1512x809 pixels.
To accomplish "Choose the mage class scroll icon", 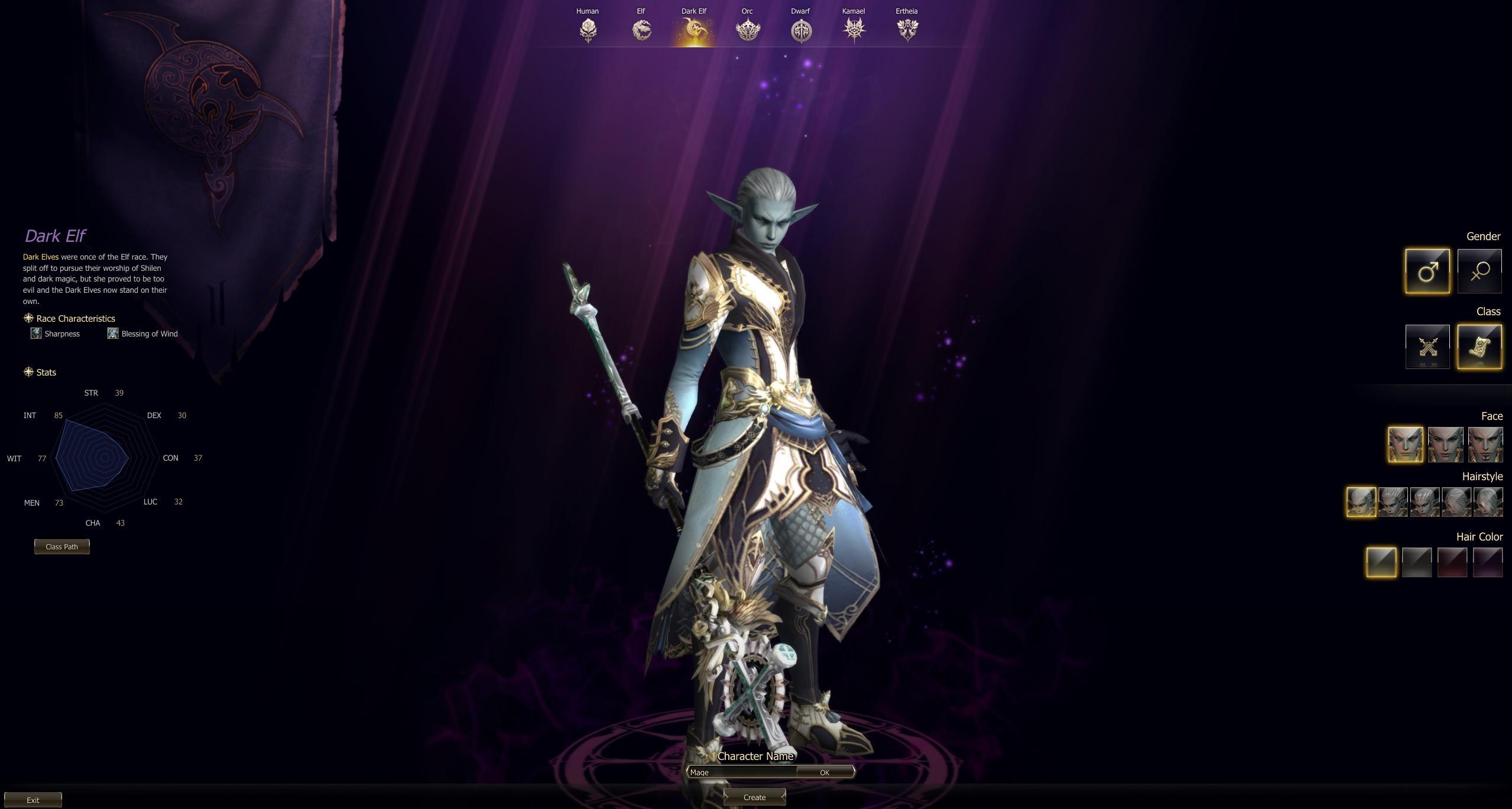I will pyautogui.click(x=1479, y=347).
